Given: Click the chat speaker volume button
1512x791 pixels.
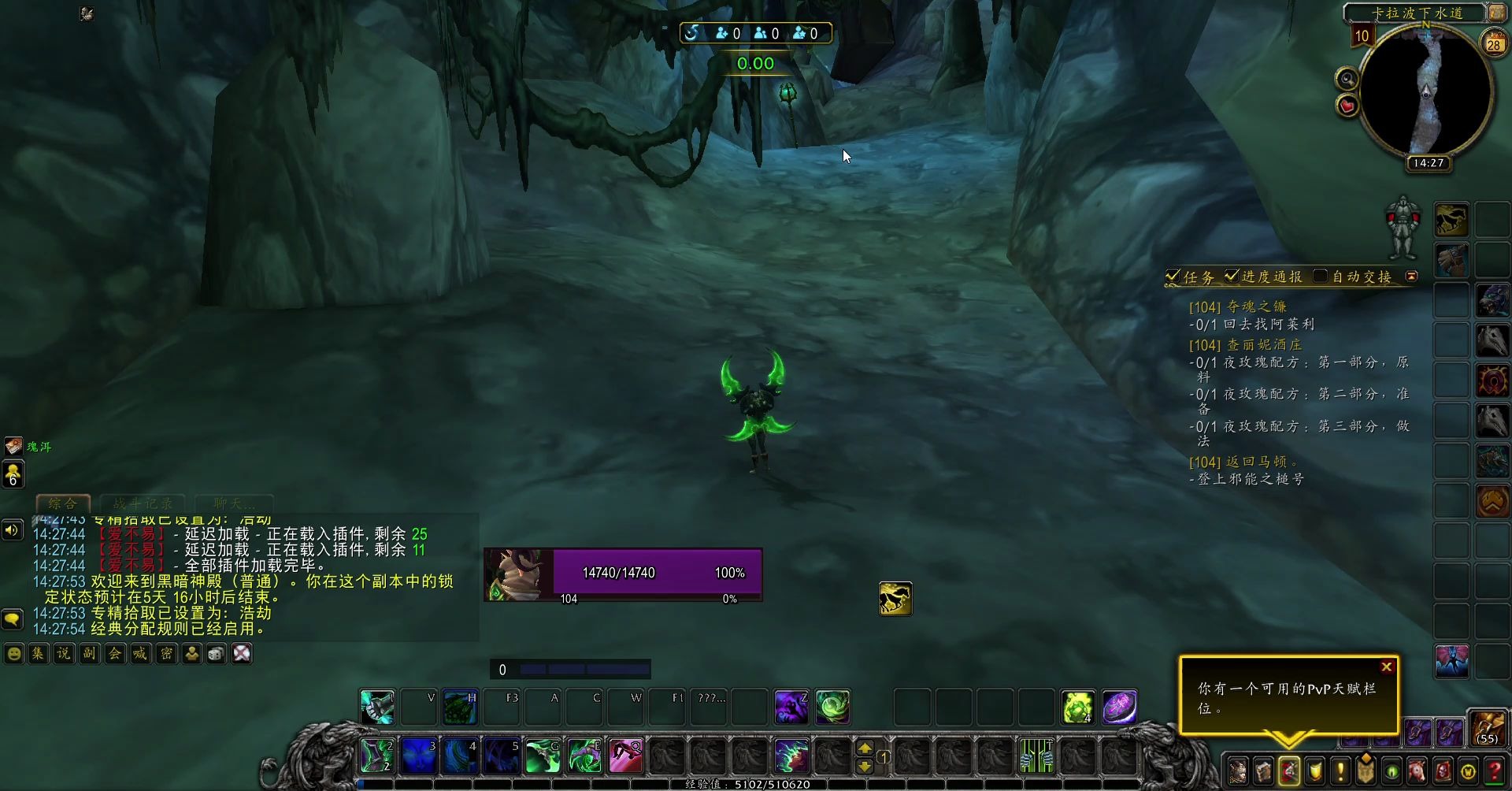Looking at the screenshot, I should 12,530.
